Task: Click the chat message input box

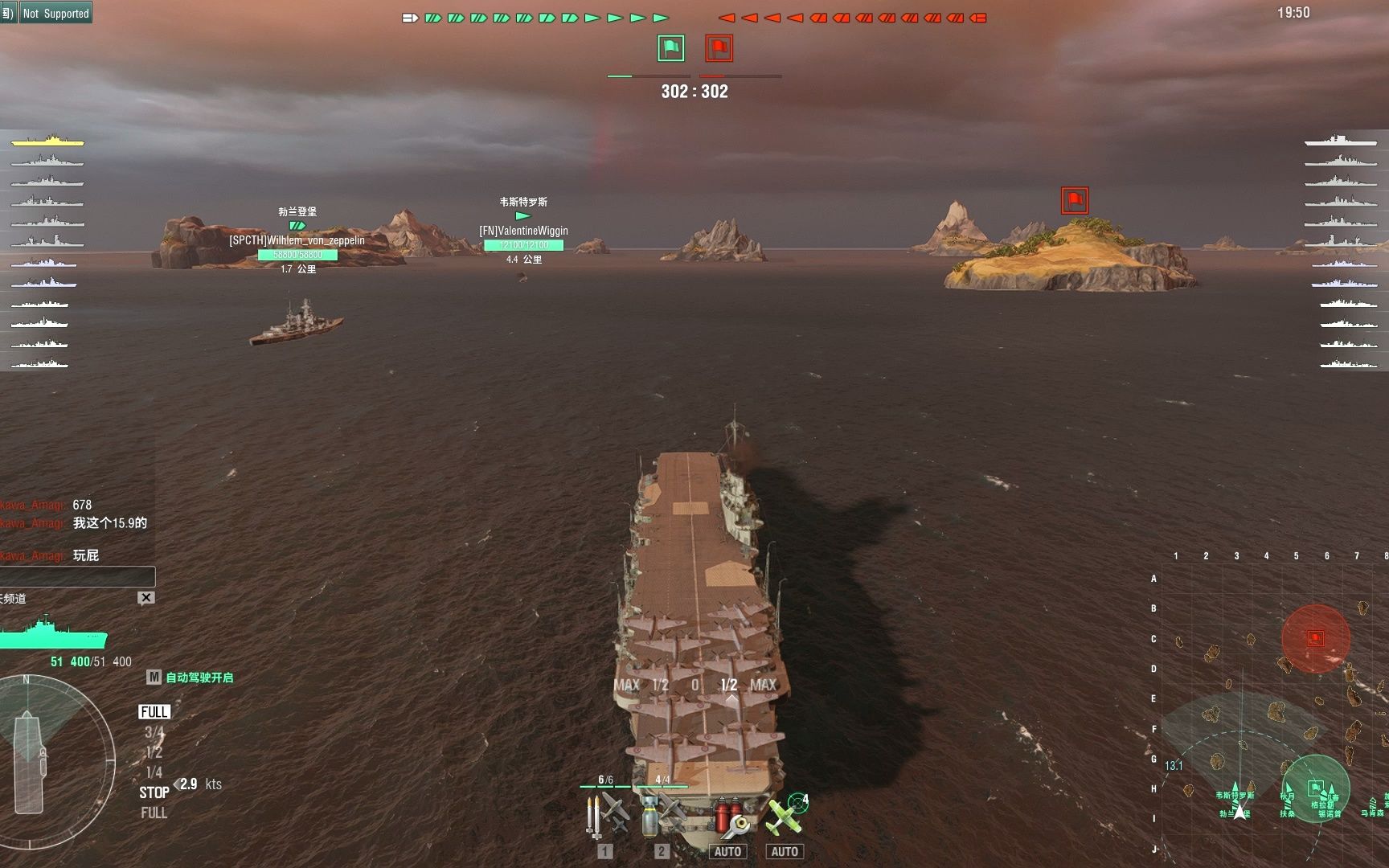Action: (x=77, y=576)
